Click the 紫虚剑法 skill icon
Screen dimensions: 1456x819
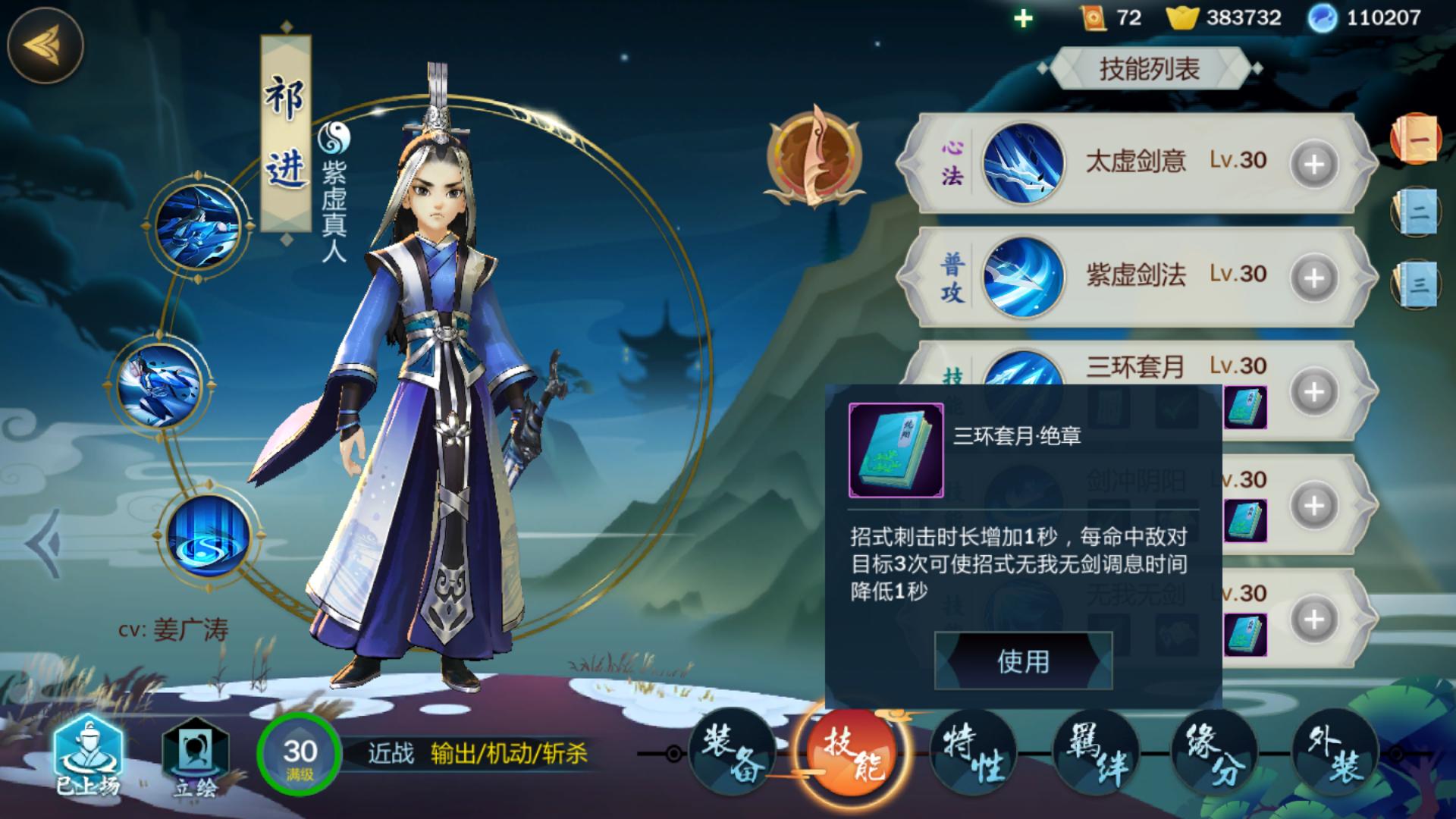1022,275
